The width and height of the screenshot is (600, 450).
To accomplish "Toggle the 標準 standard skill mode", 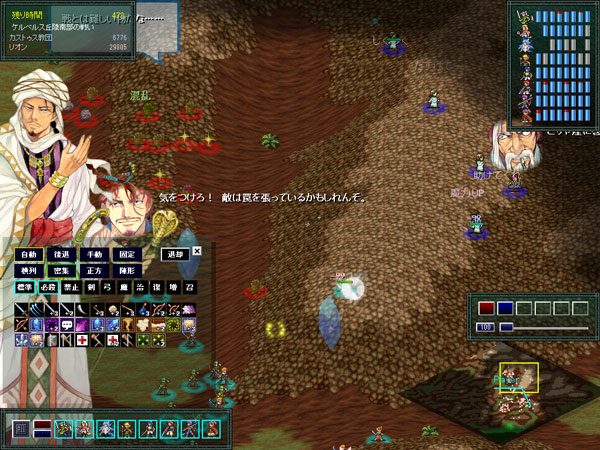I will (25, 288).
